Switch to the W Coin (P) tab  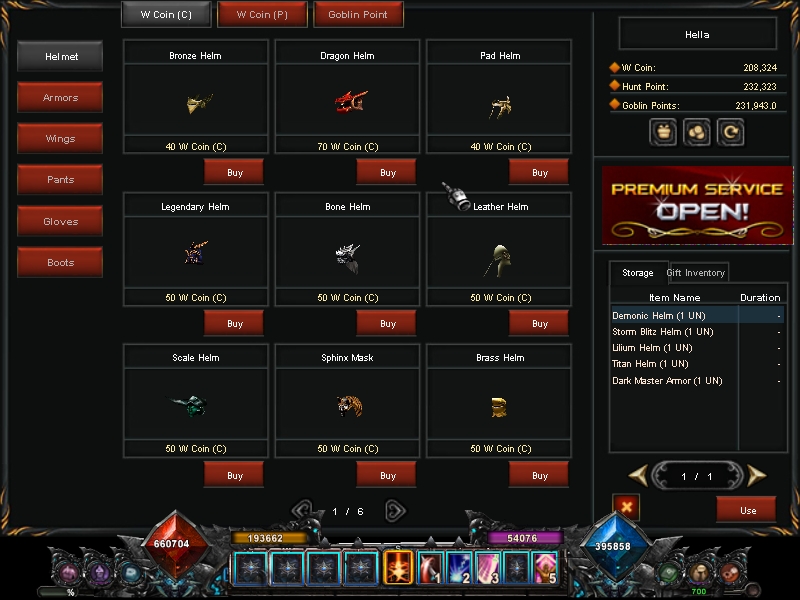pyautogui.click(x=262, y=15)
